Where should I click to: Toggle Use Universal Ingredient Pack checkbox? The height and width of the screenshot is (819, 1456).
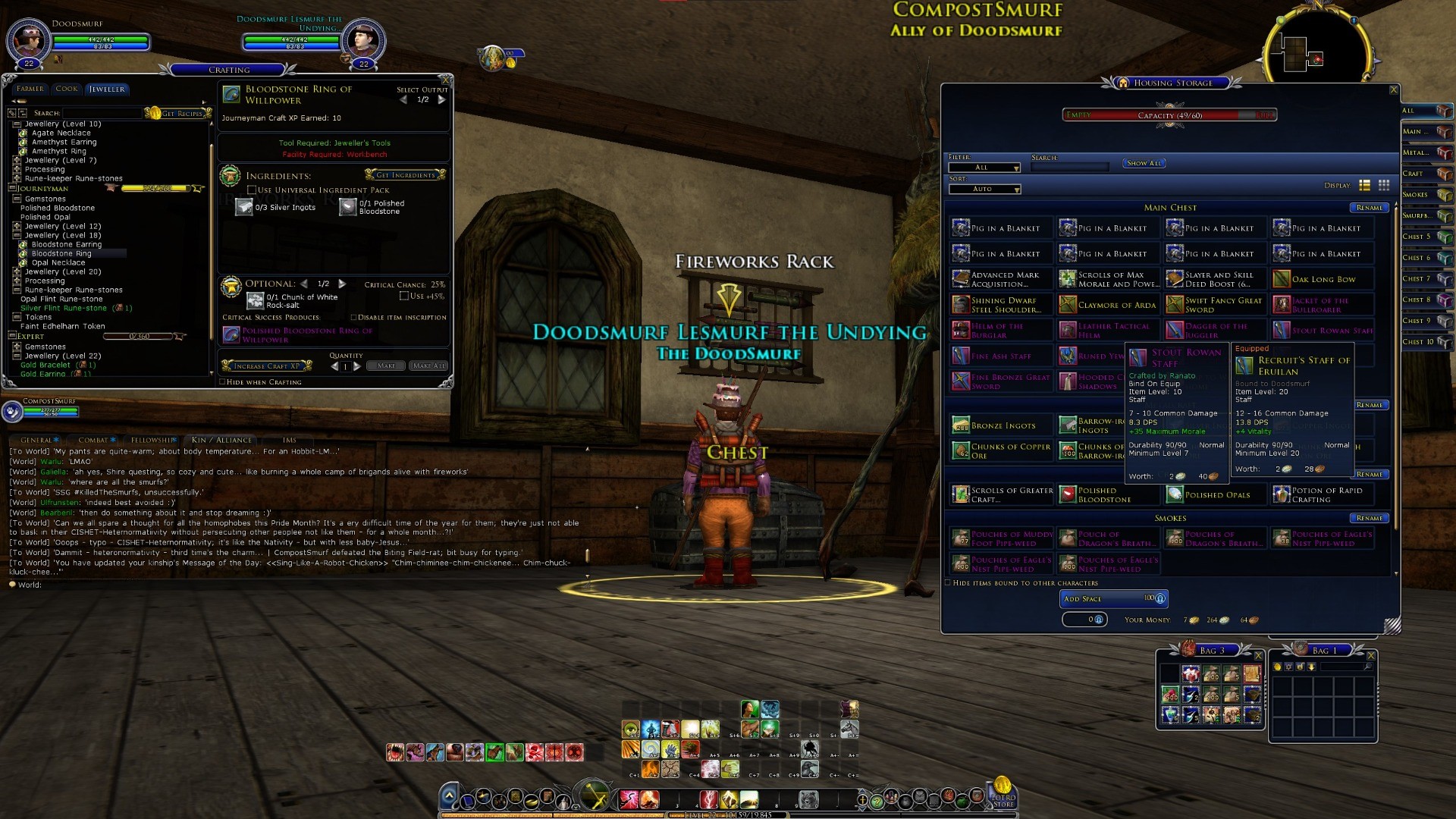tap(252, 190)
